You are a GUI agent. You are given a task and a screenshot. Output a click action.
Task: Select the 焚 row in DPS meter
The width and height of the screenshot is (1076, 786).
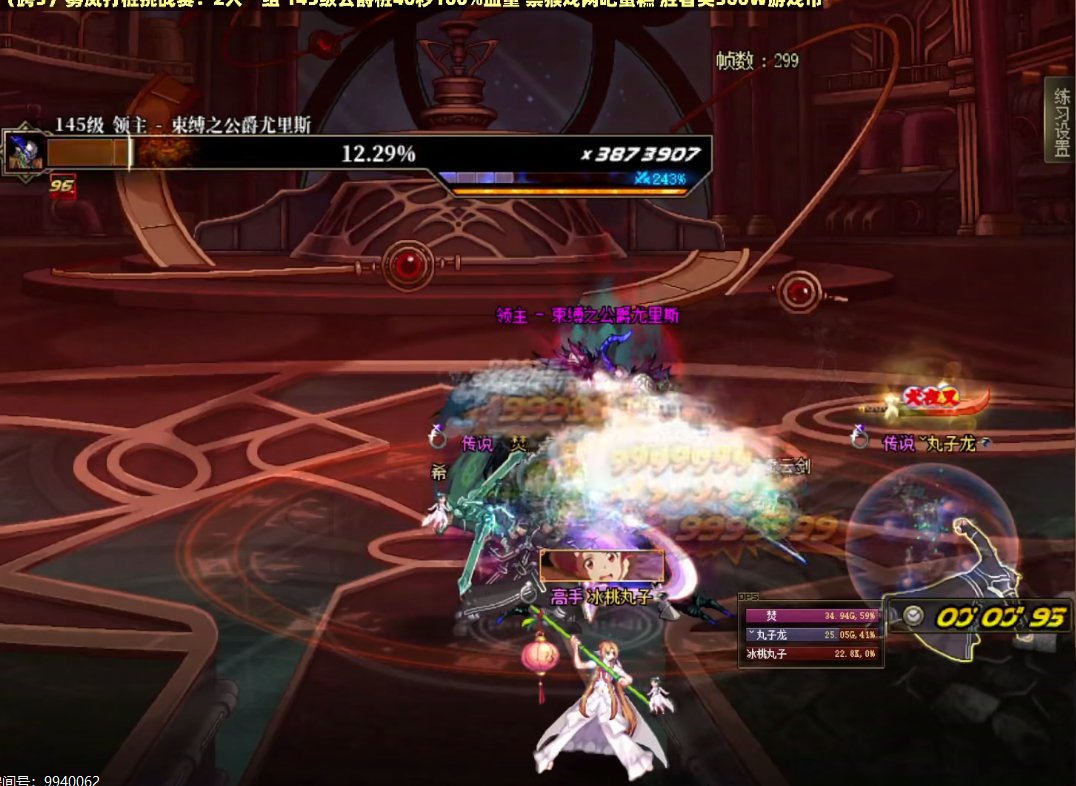(x=811, y=615)
